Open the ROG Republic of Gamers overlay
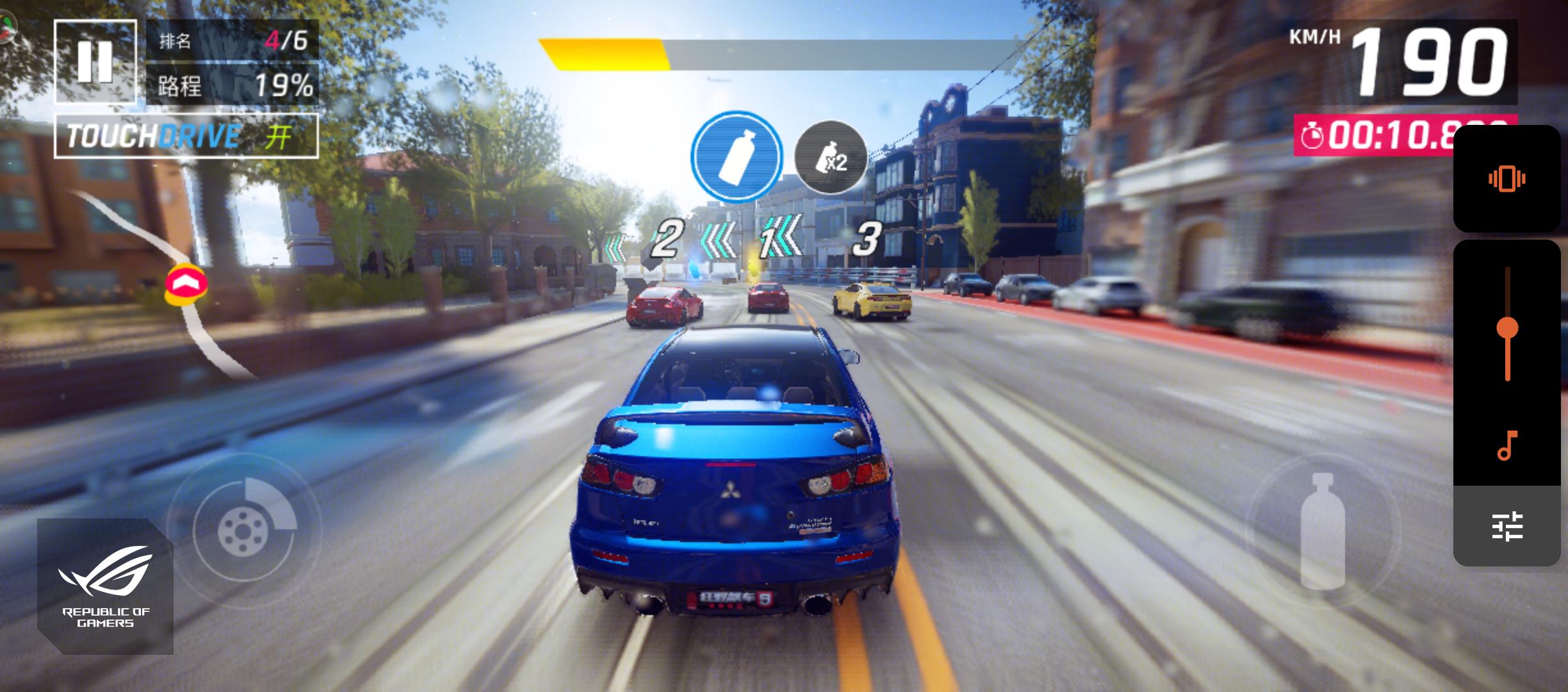Image resolution: width=1568 pixels, height=692 pixels. pos(105,586)
